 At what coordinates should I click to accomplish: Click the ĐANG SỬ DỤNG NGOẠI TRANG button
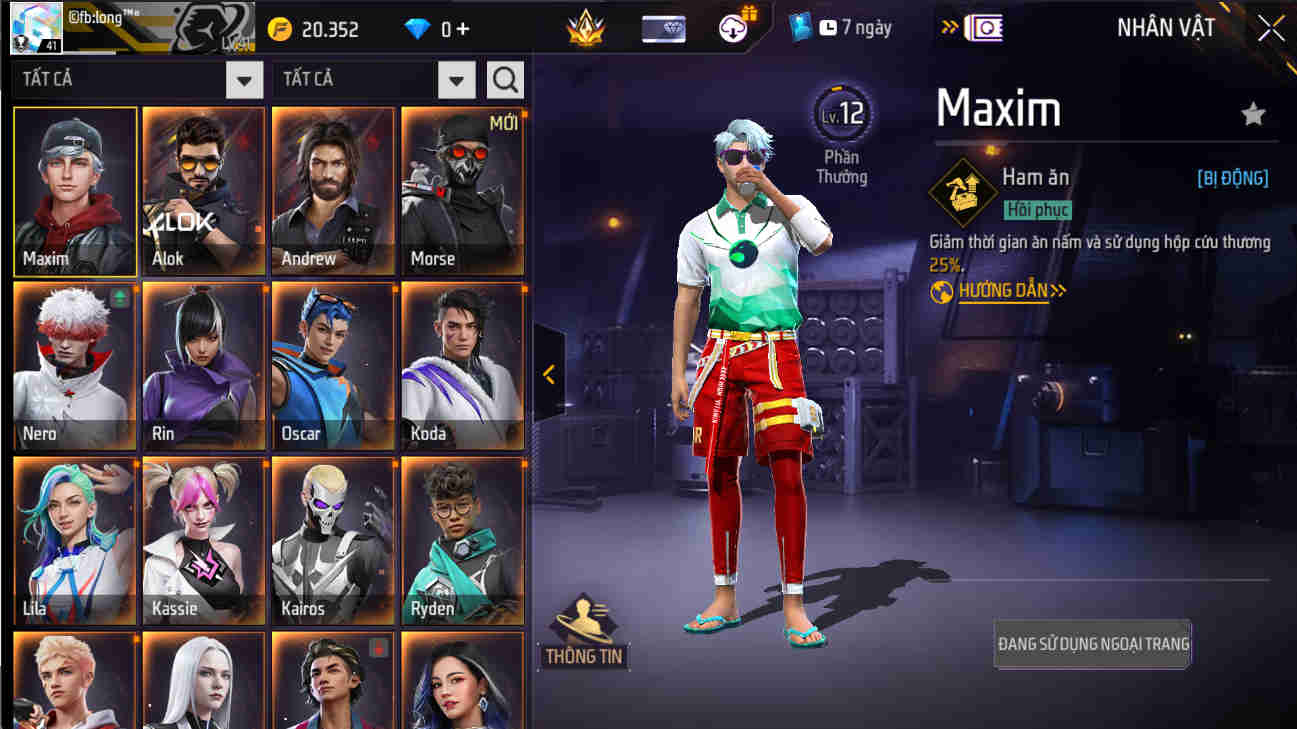click(1092, 644)
